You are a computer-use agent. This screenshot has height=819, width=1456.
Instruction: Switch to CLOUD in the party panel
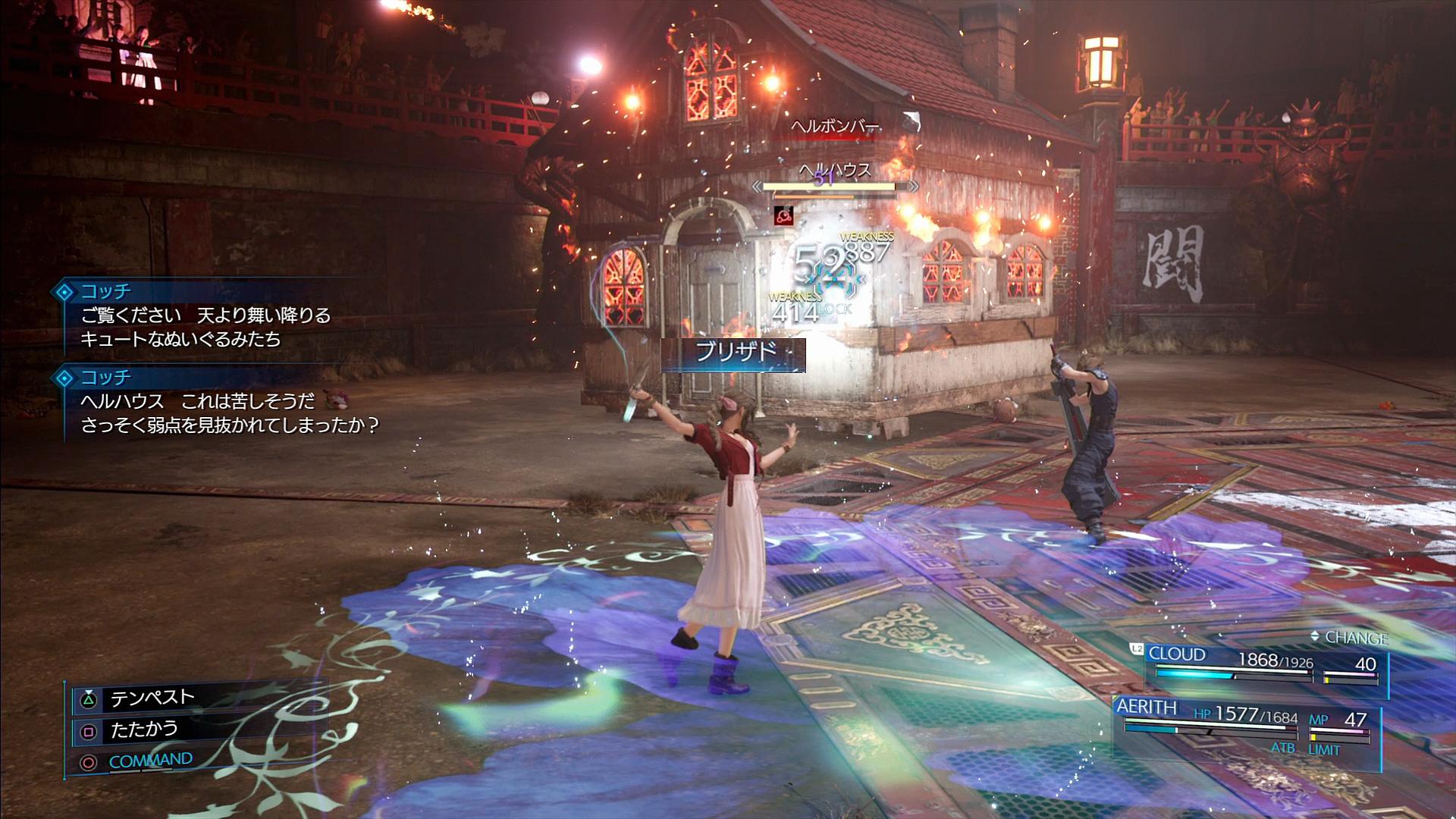pos(1177,654)
